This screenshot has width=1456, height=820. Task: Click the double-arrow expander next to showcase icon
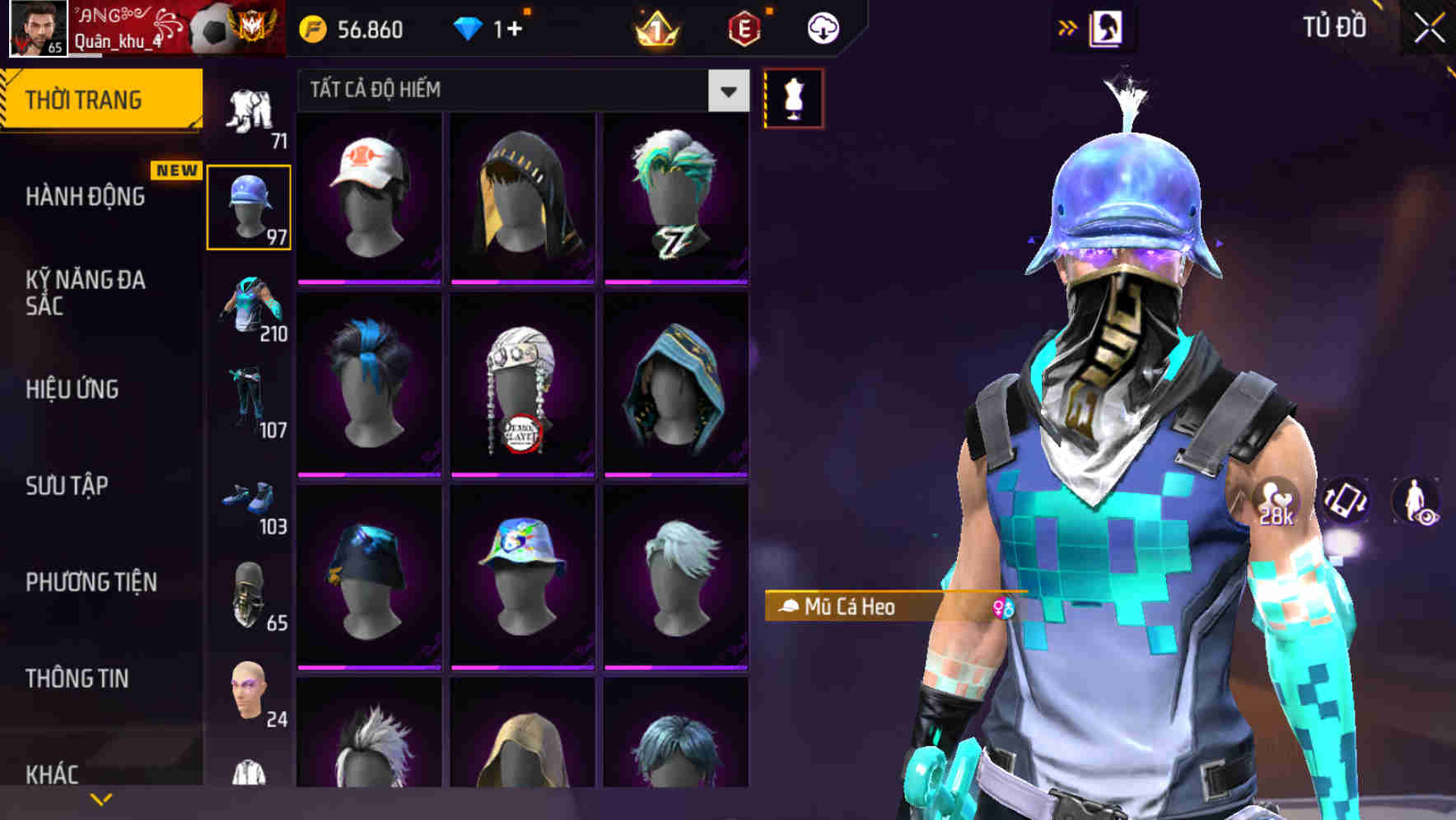1068,26
